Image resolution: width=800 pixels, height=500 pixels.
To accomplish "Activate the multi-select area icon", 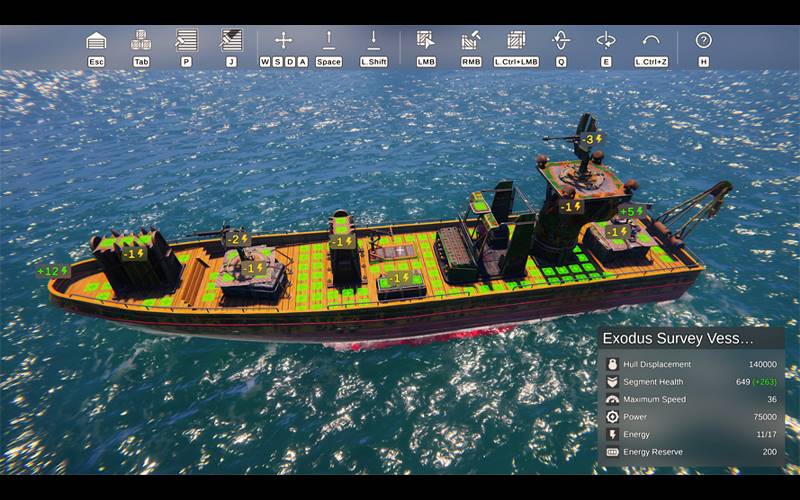I will (516, 41).
